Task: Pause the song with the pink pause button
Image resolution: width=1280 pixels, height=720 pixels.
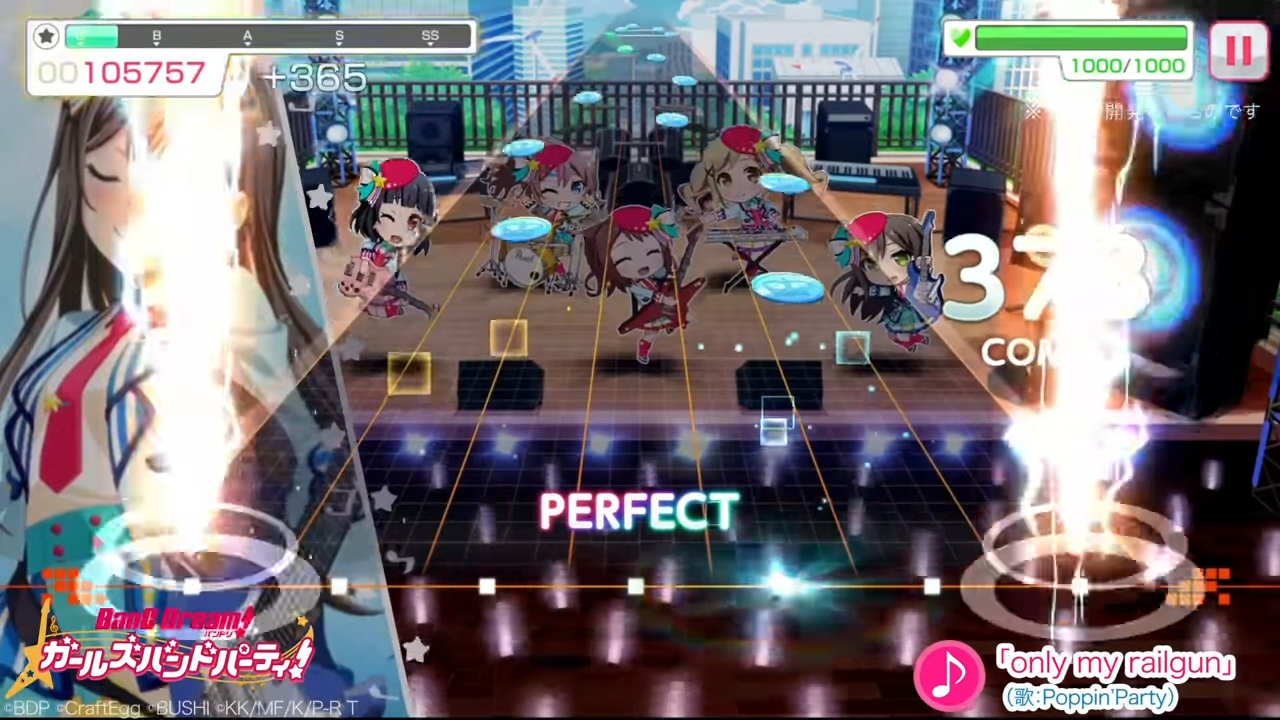Action: point(1238,50)
